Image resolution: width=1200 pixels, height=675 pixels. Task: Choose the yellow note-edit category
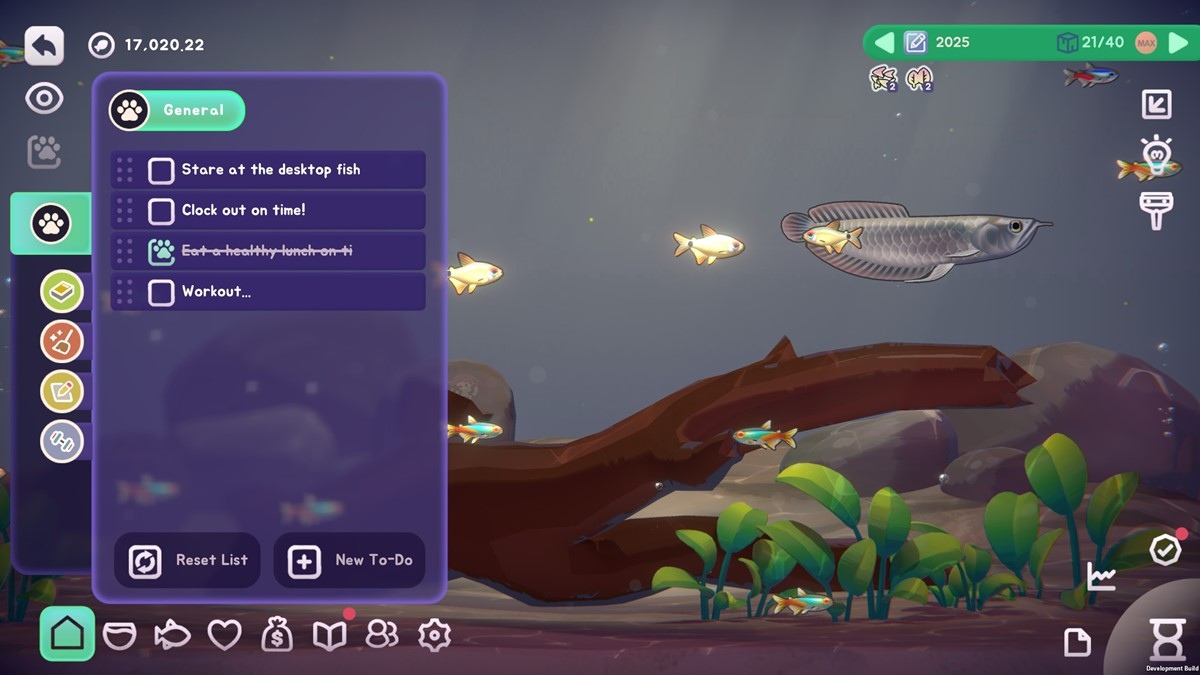pyautogui.click(x=62, y=391)
